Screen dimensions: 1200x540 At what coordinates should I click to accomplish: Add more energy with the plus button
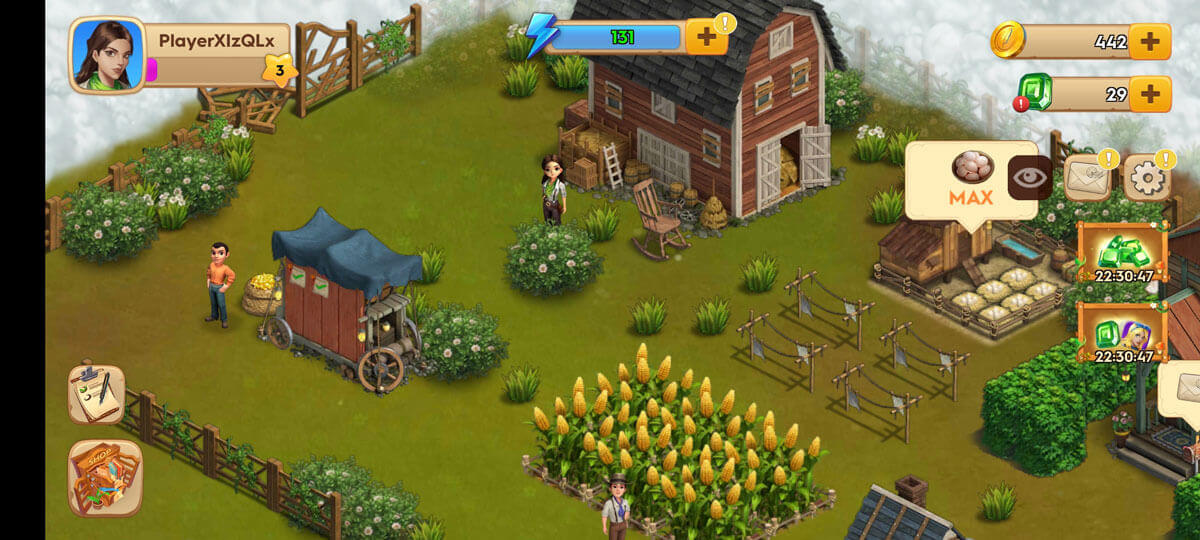pos(707,38)
